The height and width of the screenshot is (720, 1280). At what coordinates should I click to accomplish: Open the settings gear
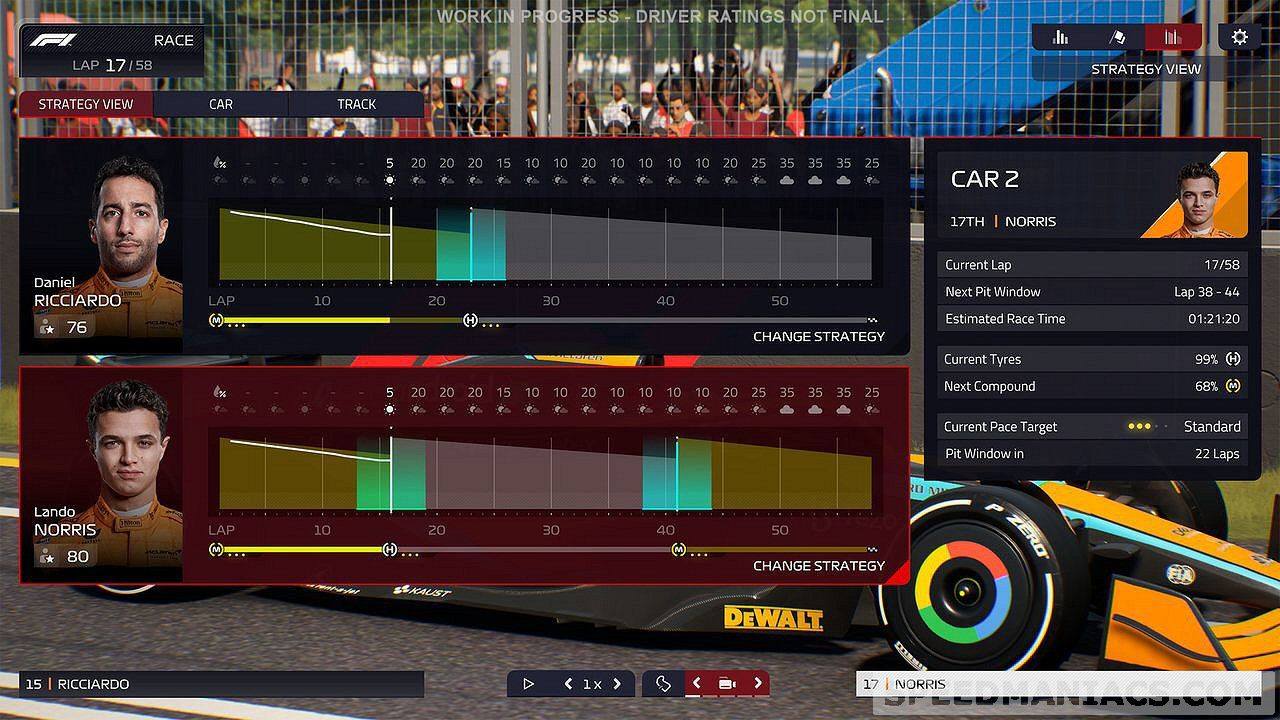click(1240, 38)
